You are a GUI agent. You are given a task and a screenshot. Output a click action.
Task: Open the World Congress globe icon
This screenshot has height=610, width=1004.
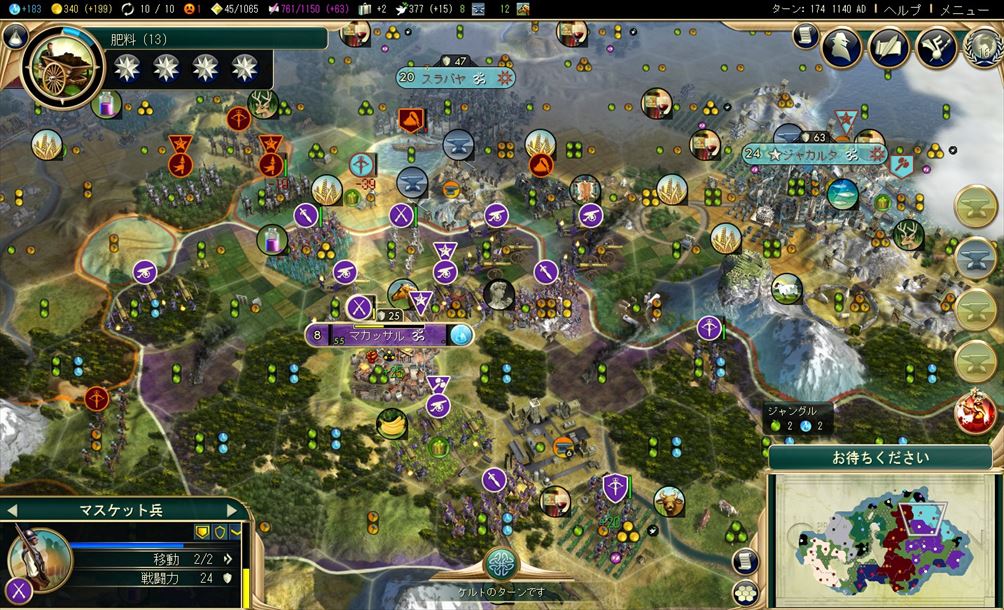(982, 45)
